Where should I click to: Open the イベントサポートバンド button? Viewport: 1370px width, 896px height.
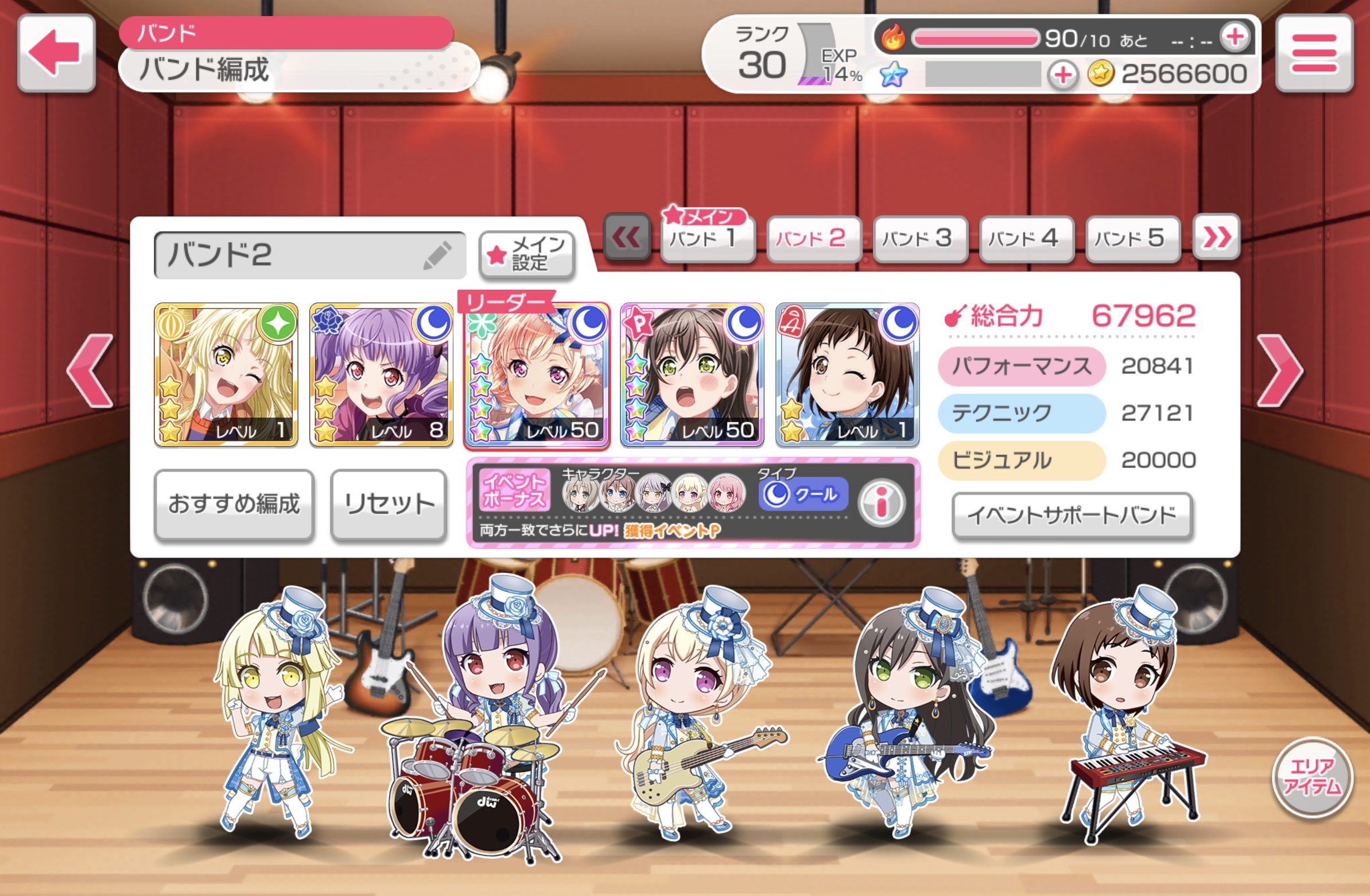point(1071,515)
